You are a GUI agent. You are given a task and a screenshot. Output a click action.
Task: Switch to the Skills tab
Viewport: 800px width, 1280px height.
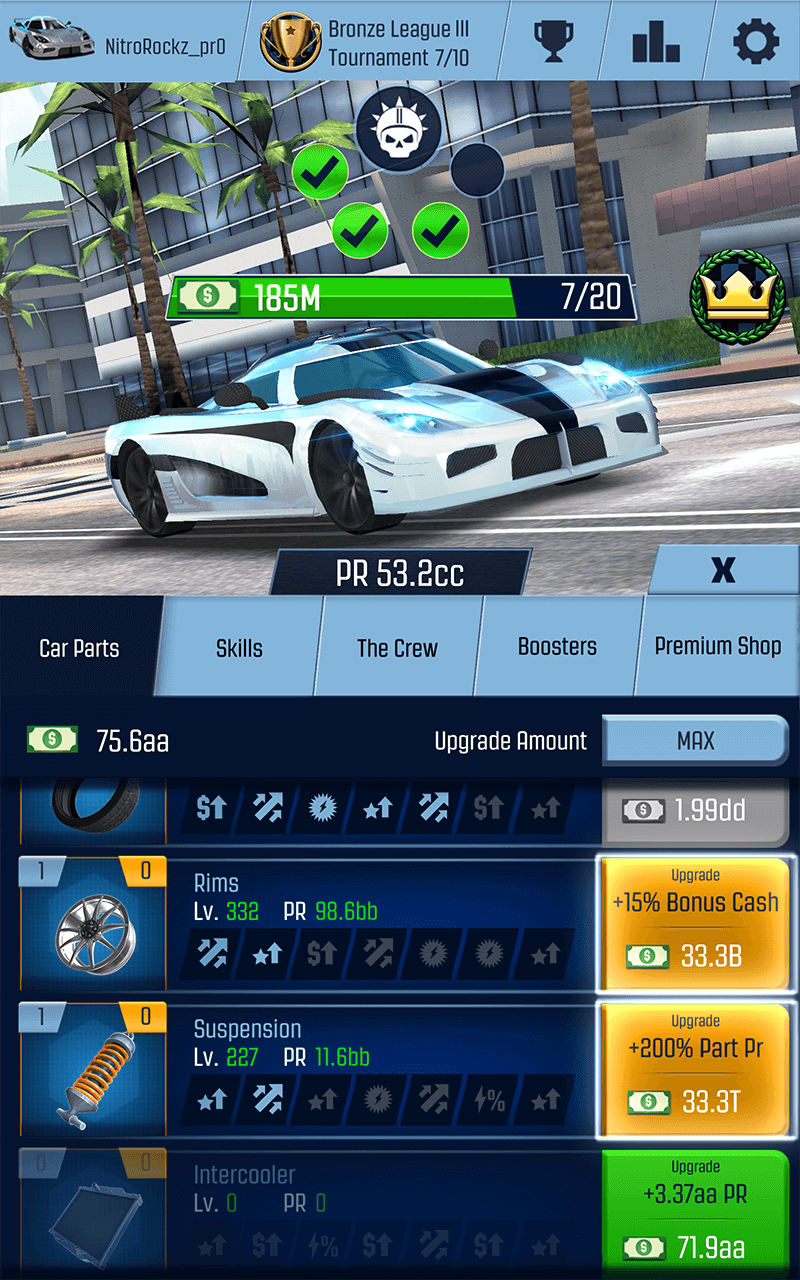pos(240,648)
